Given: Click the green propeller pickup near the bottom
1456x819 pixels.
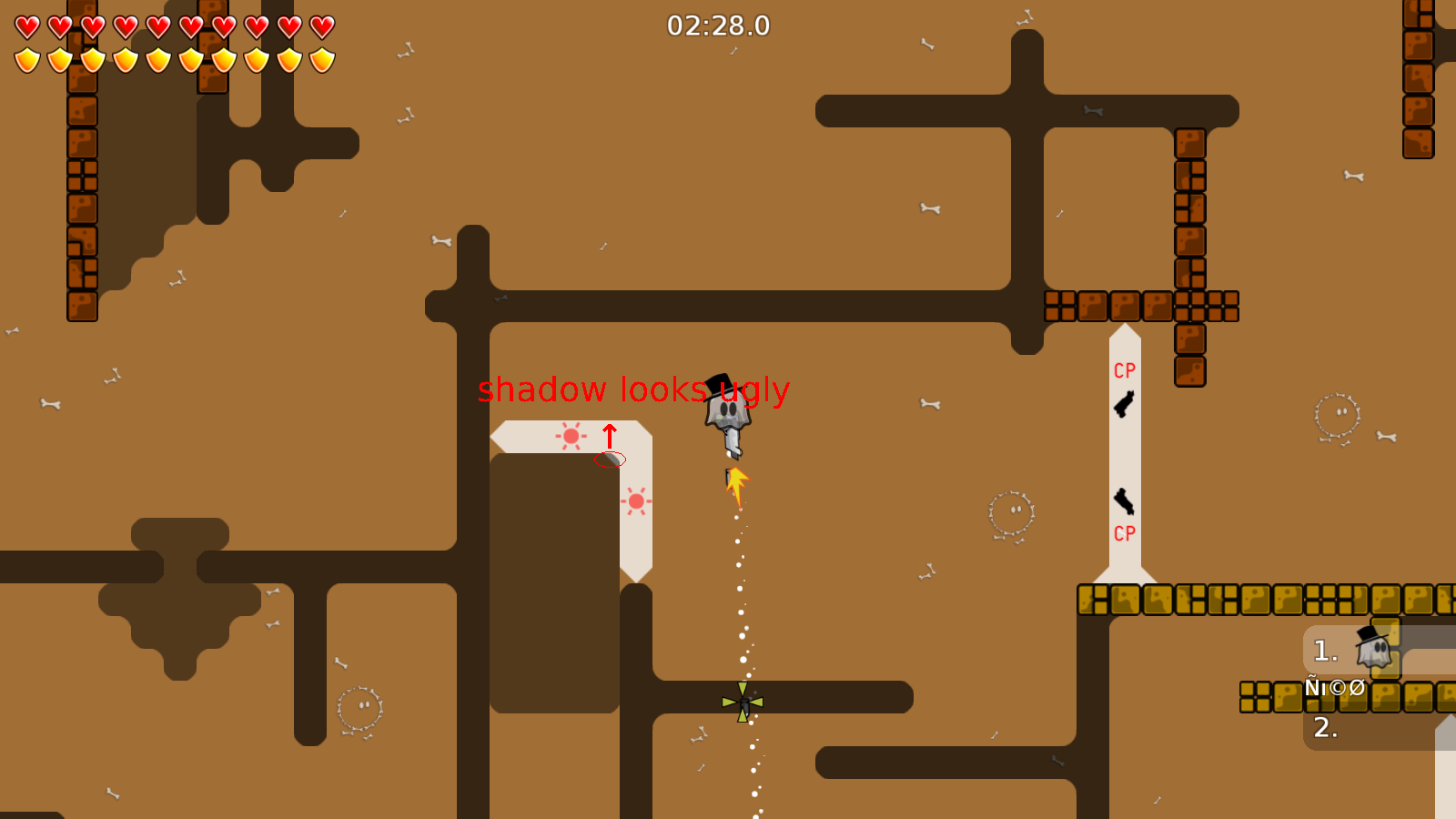Looking at the screenshot, I should coord(742,701).
